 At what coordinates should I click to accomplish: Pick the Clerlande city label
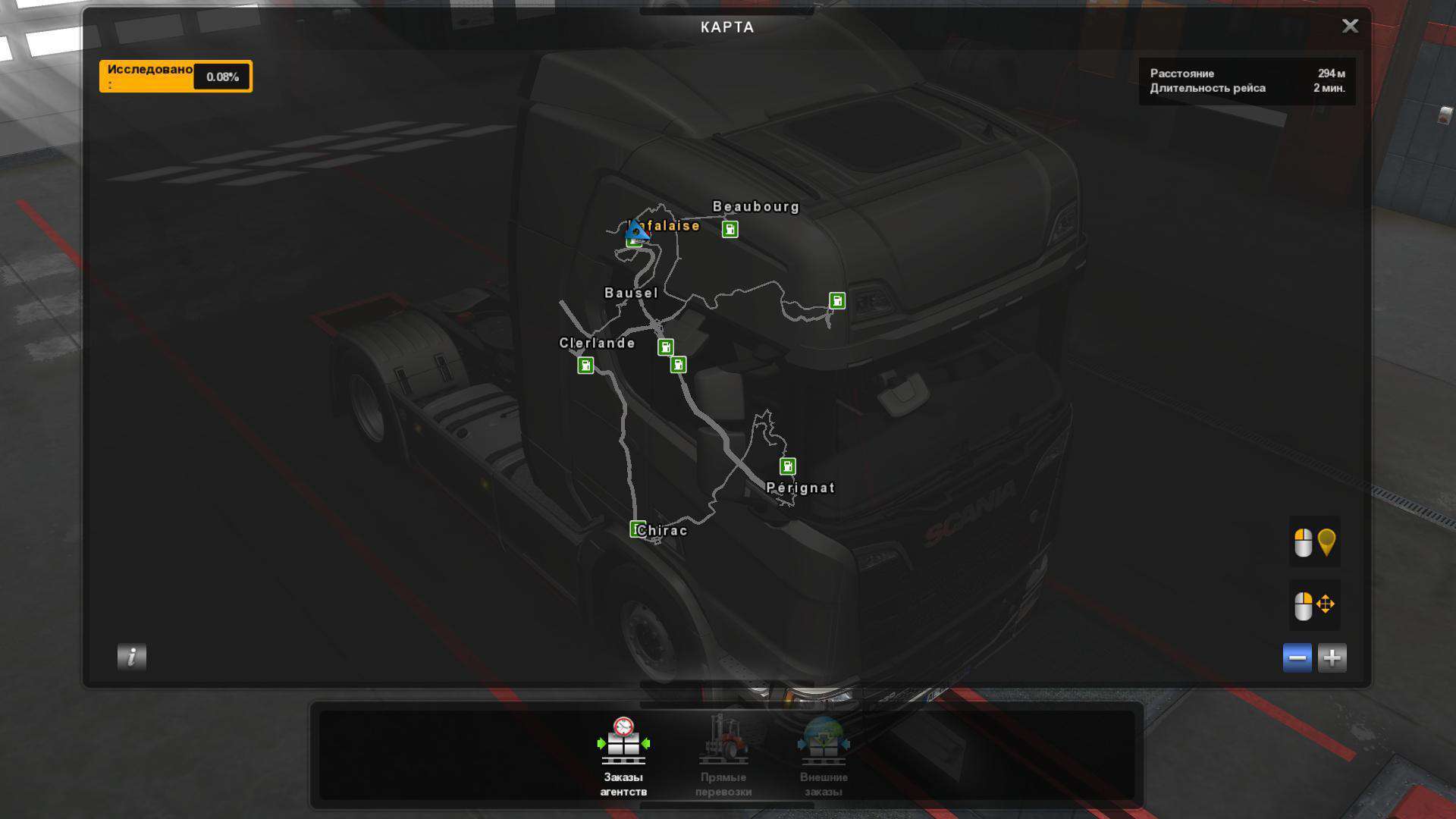597,343
